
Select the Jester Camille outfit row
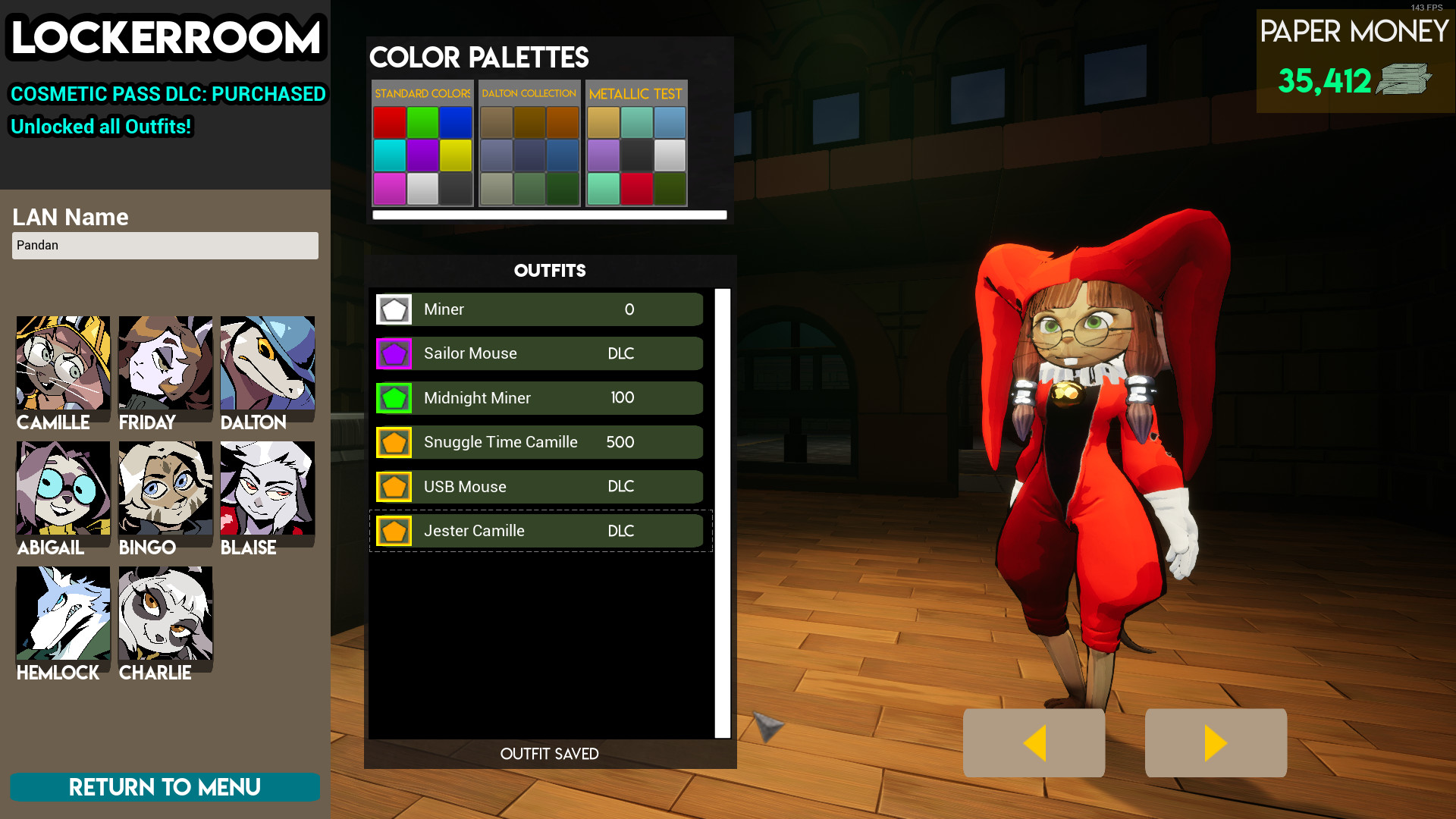click(x=538, y=531)
